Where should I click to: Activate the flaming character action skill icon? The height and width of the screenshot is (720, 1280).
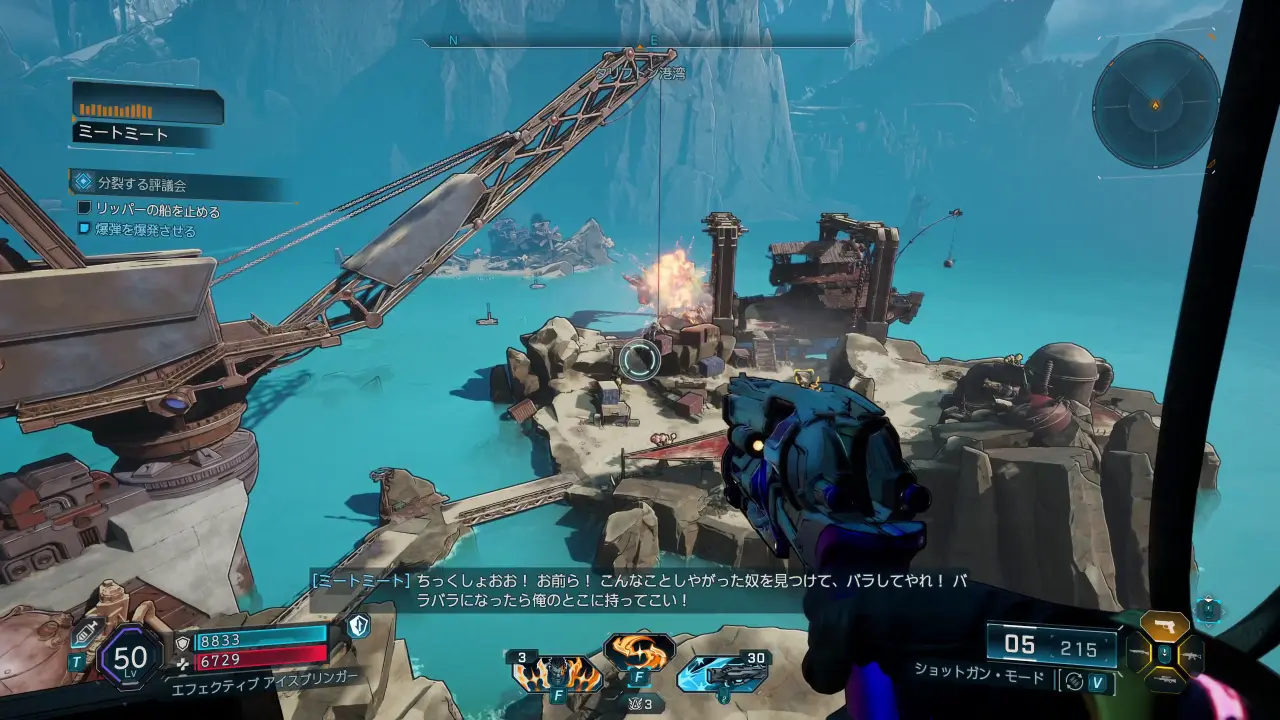coord(557,674)
